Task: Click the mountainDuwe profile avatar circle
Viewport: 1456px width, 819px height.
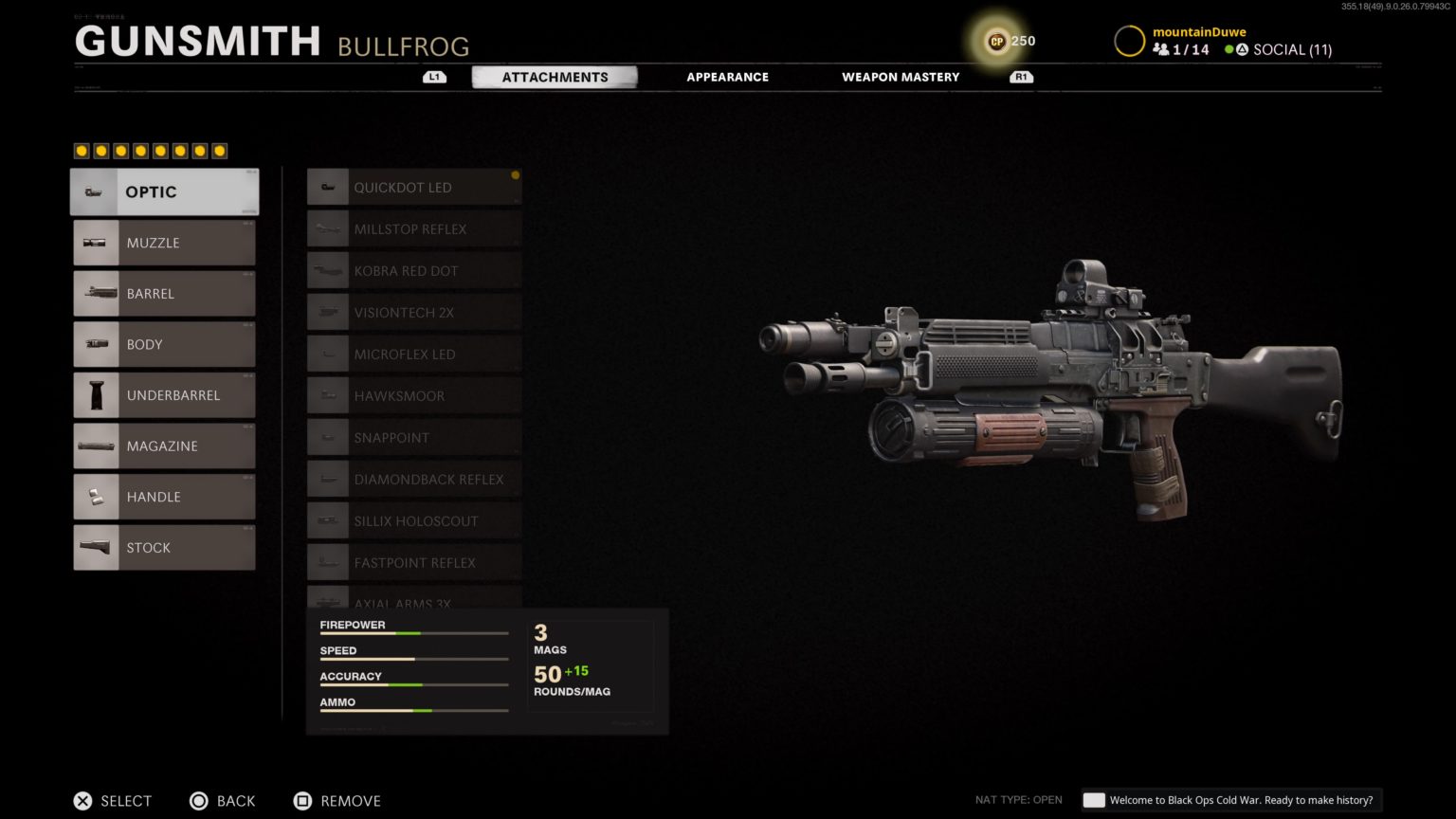Action: (1130, 40)
